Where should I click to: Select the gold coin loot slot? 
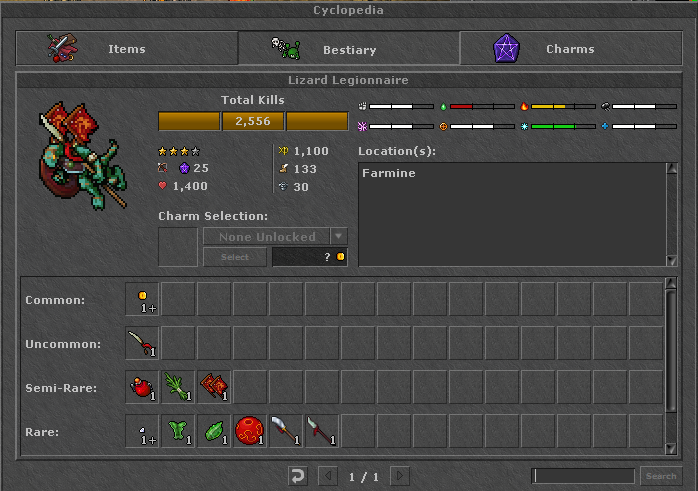click(x=142, y=299)
